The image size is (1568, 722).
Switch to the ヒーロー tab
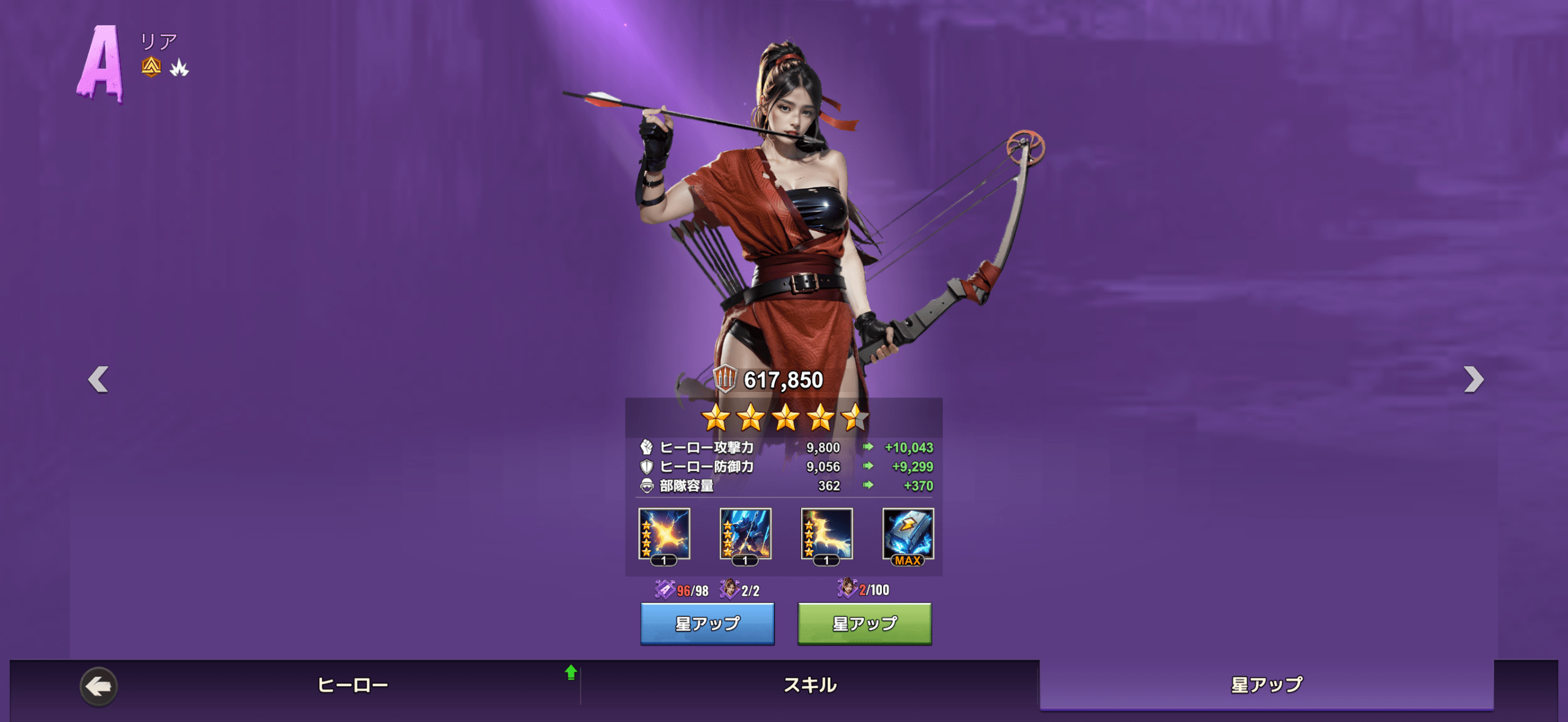click(352, 685)
